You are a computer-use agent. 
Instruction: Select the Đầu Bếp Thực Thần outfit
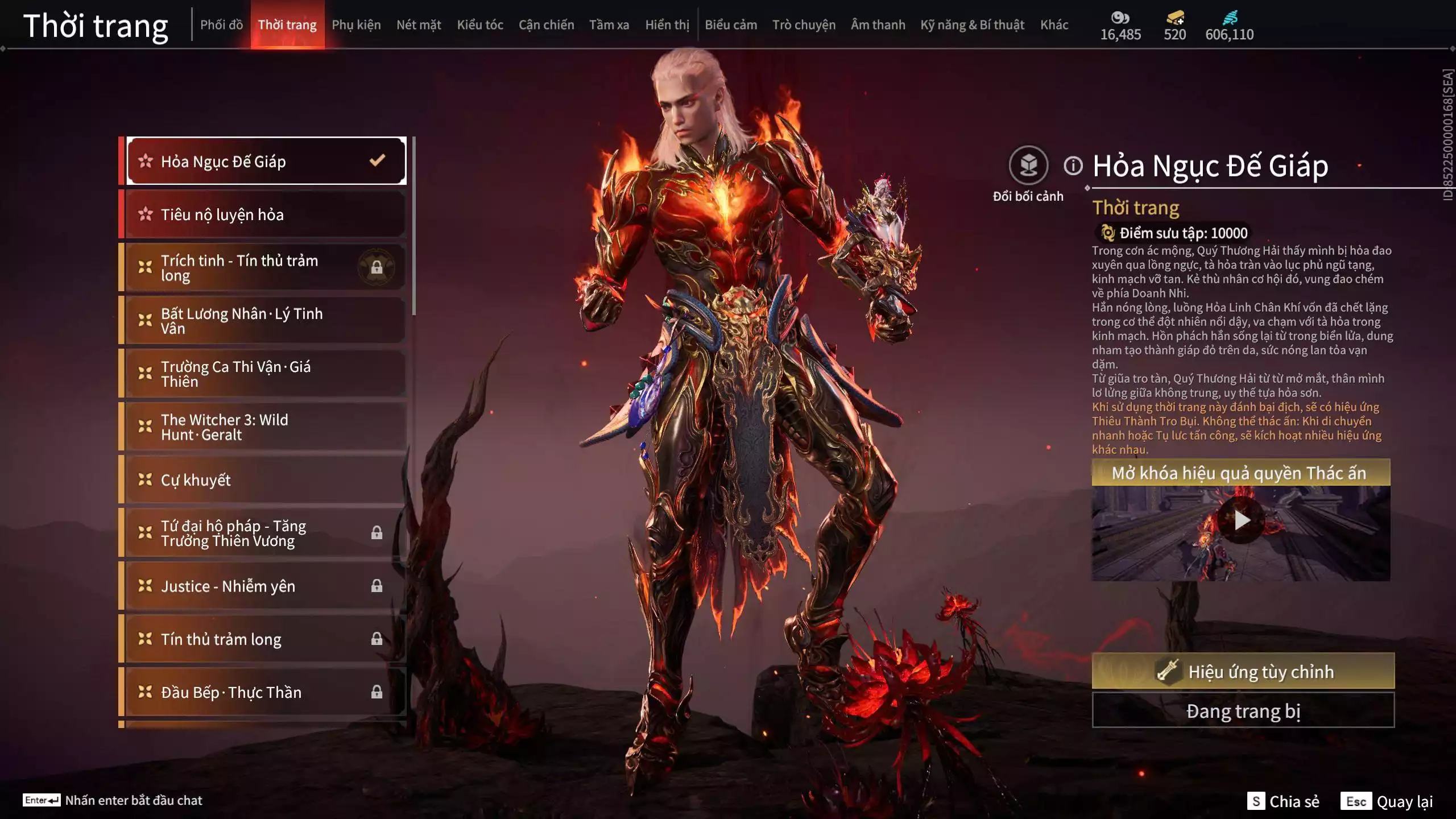coord(265,692)
